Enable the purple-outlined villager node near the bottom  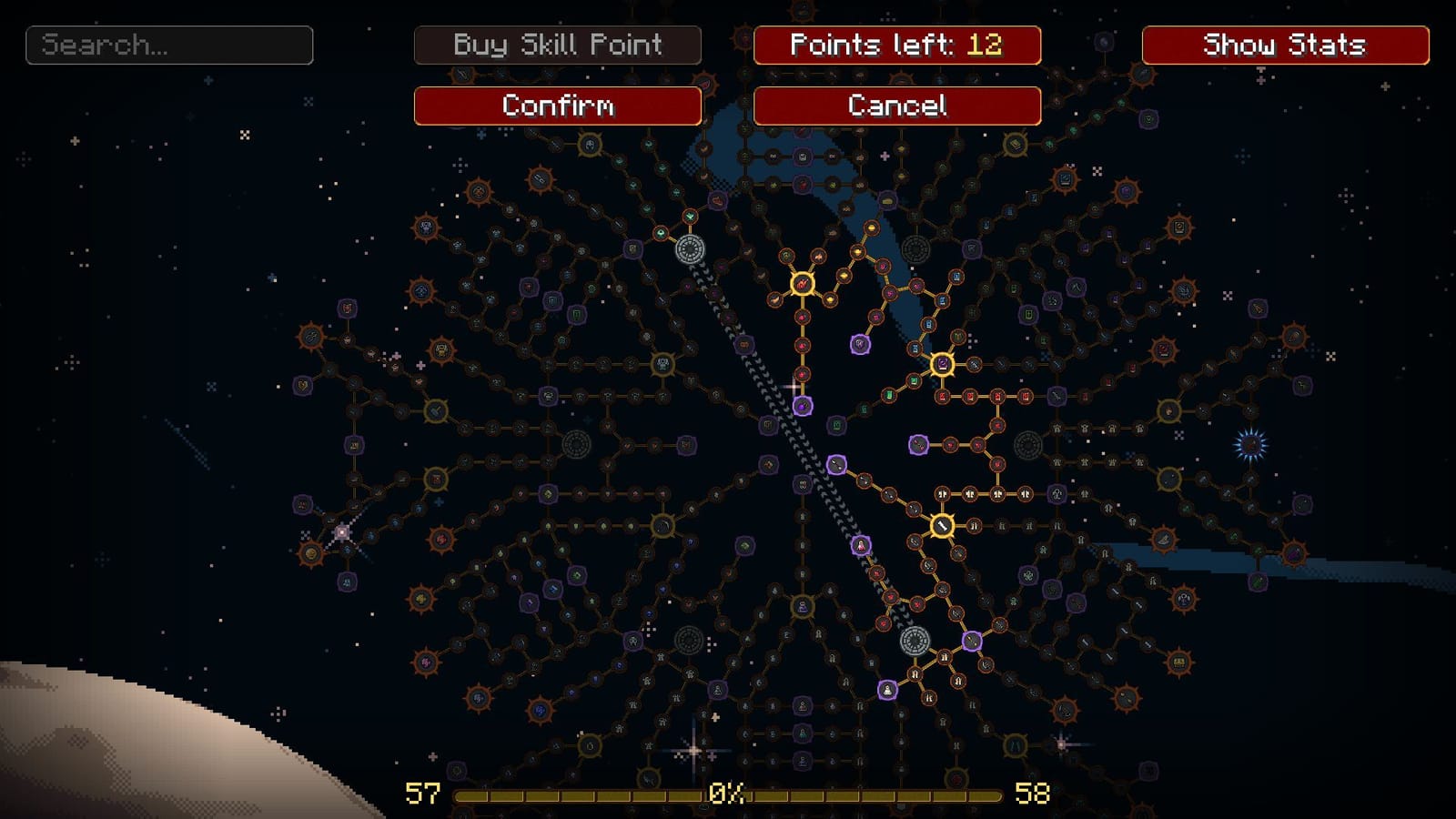[x=887, y=689]
